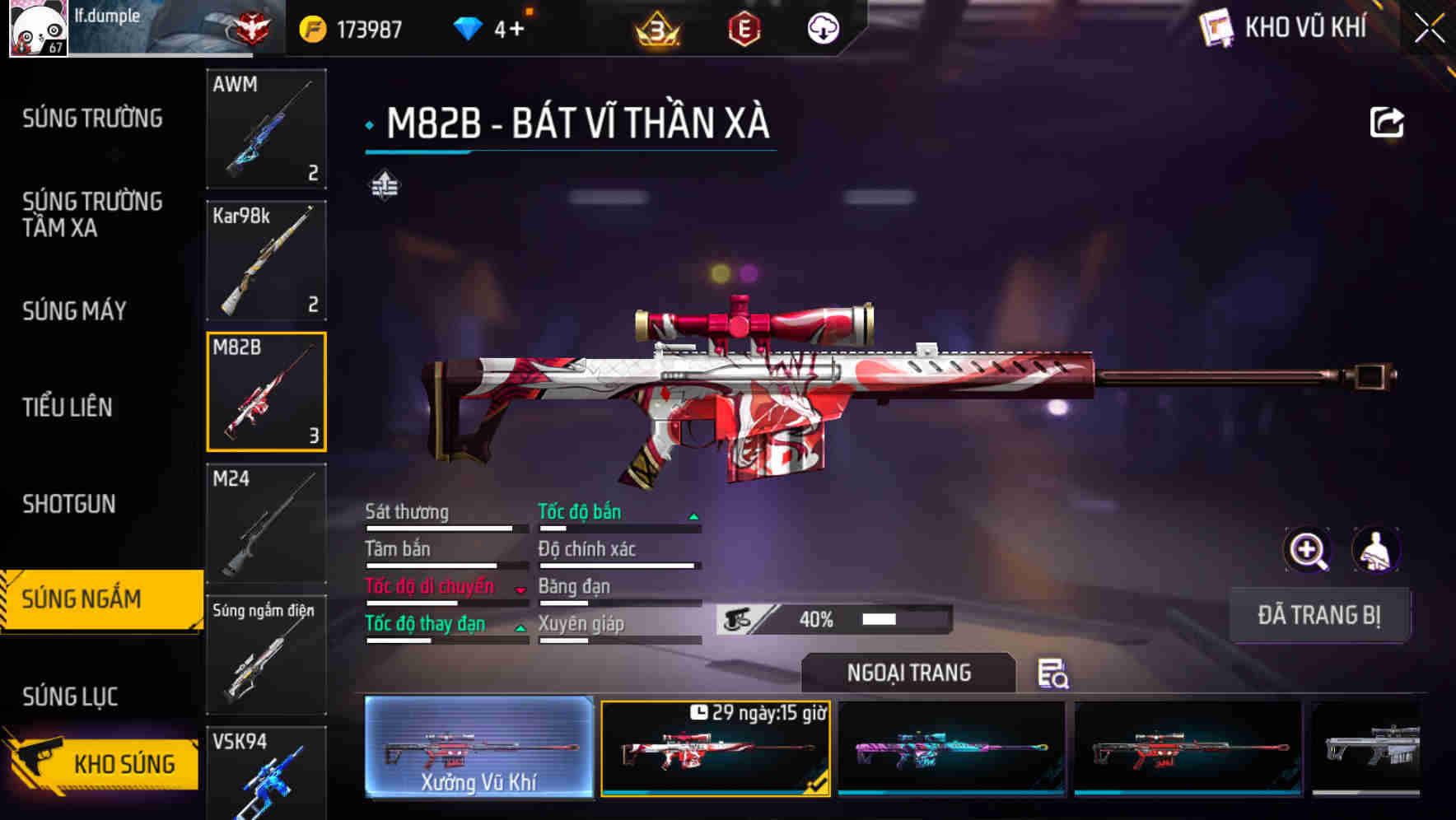Image resolution: width=1456 pixels, height=820 pixels.
Task: Click the rank badge crown icon
Action: 659,30
